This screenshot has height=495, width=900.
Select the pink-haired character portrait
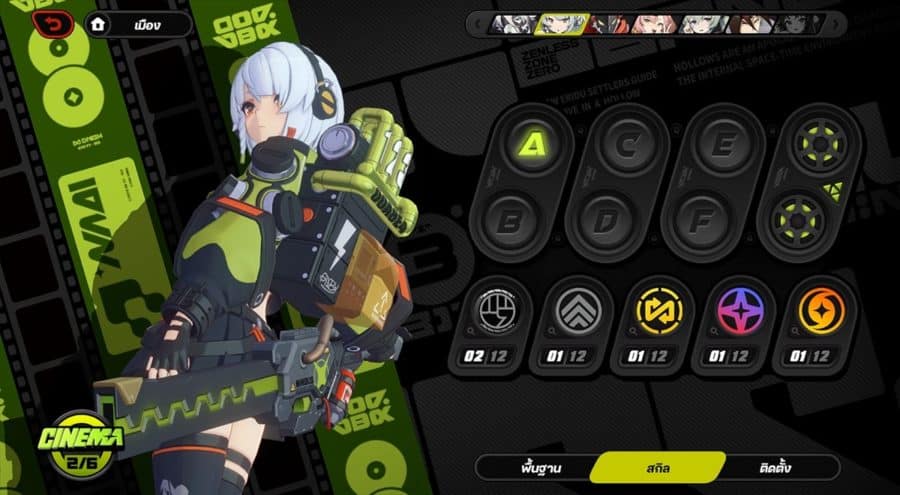654,24
